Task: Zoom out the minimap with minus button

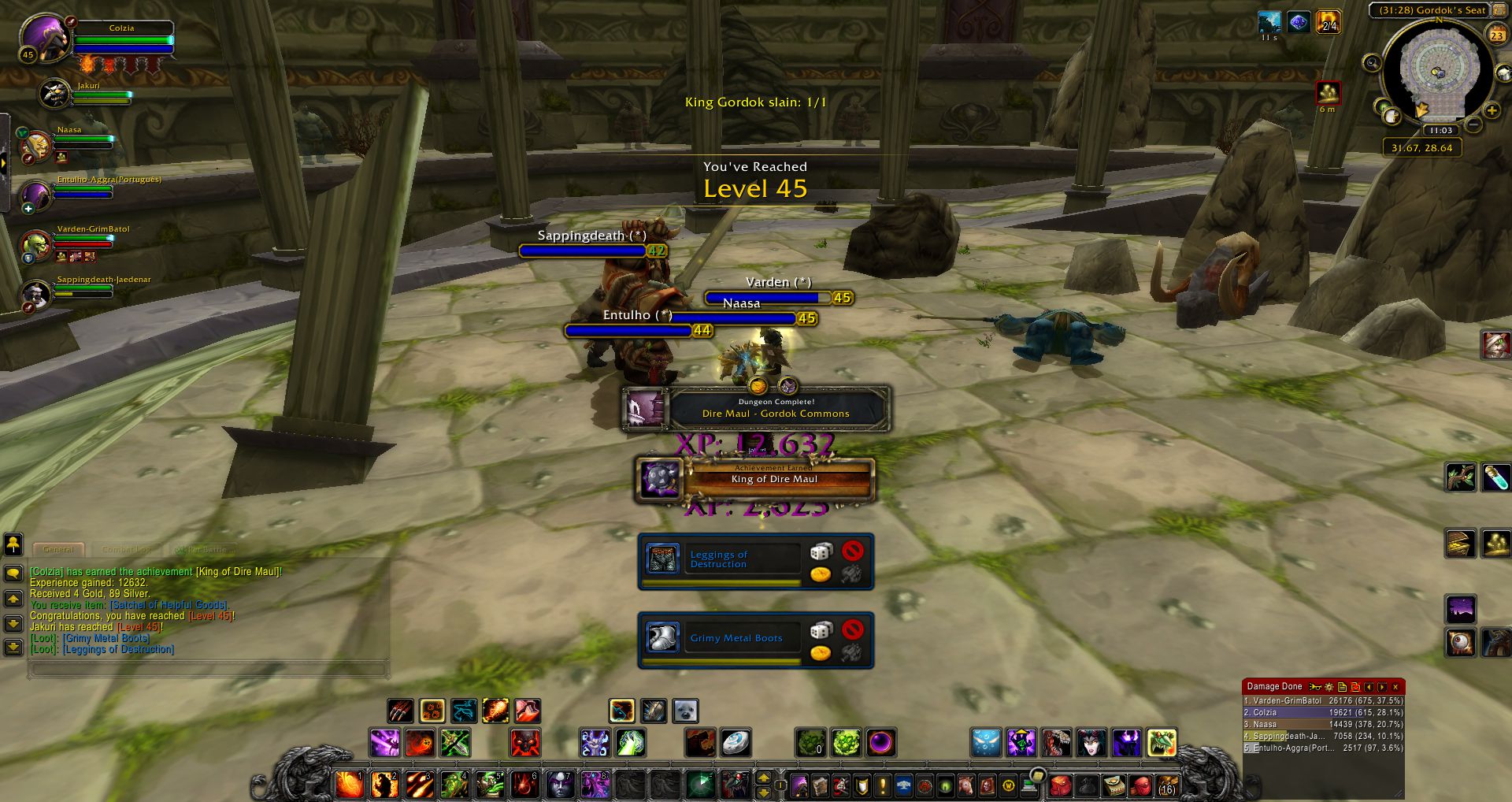Action: (x=1474, y=125)
